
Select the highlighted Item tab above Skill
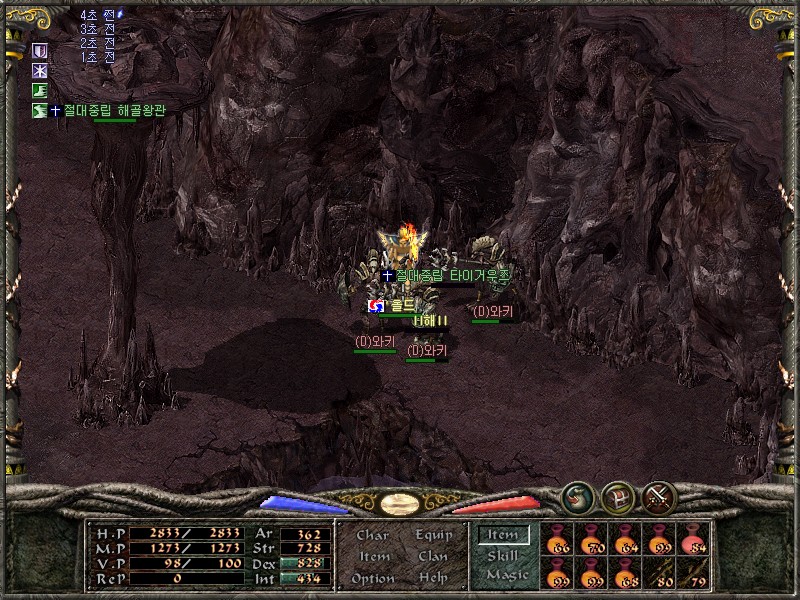503,535
